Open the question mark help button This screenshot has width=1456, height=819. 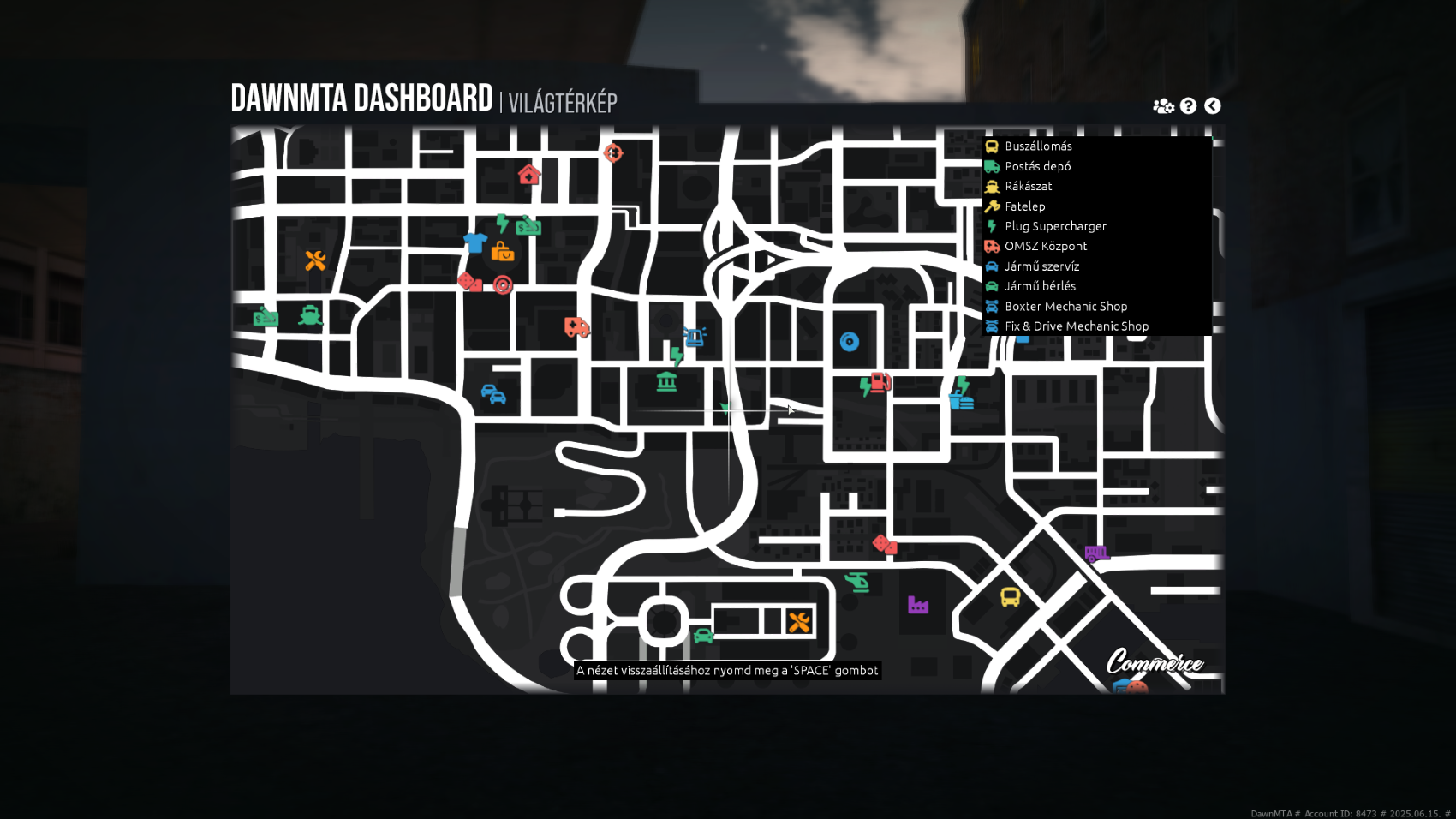(1188, 105)
